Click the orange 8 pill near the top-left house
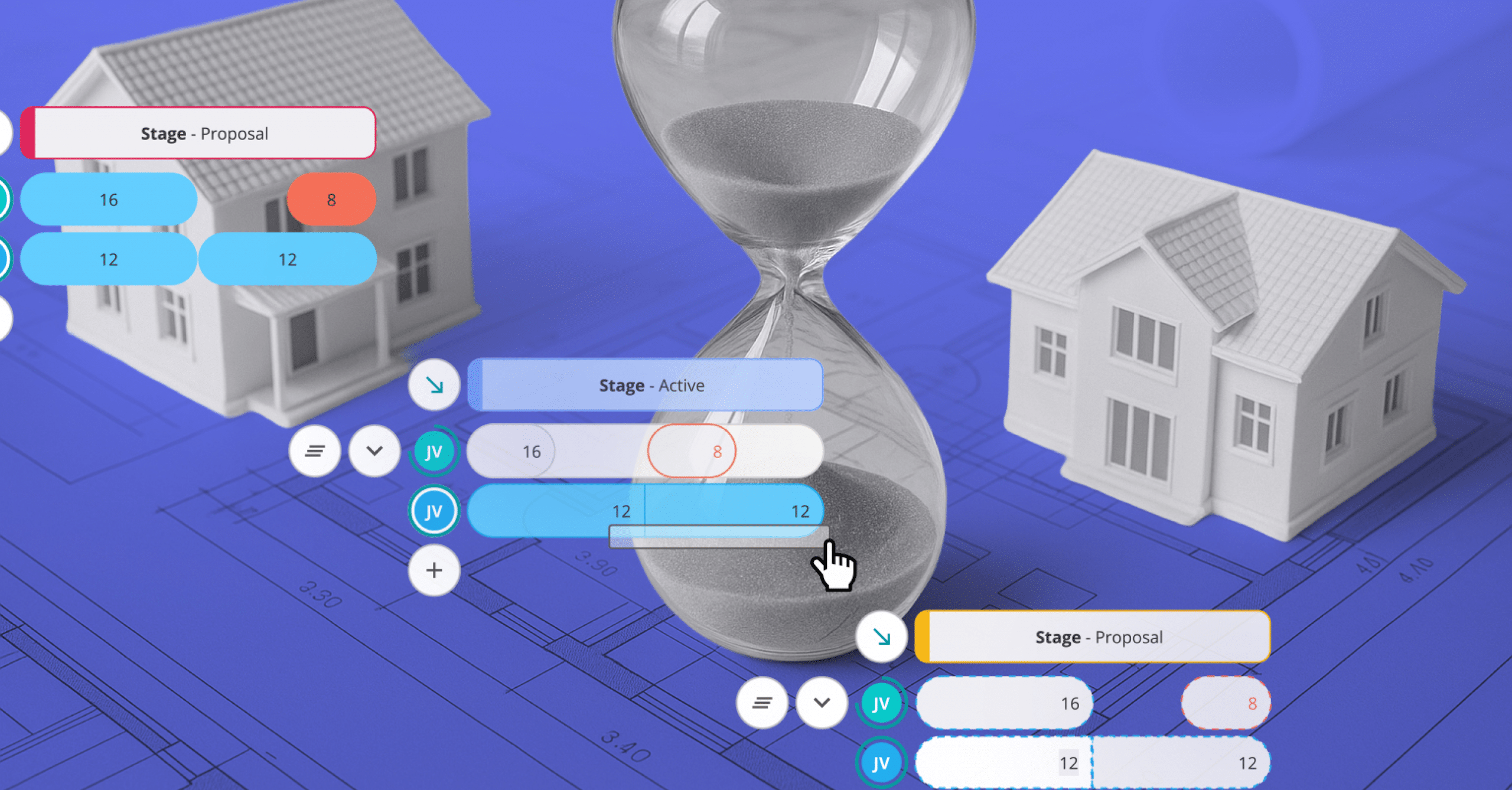The height and width of the screenshot is (790, 1512). [x=330, y=200]
